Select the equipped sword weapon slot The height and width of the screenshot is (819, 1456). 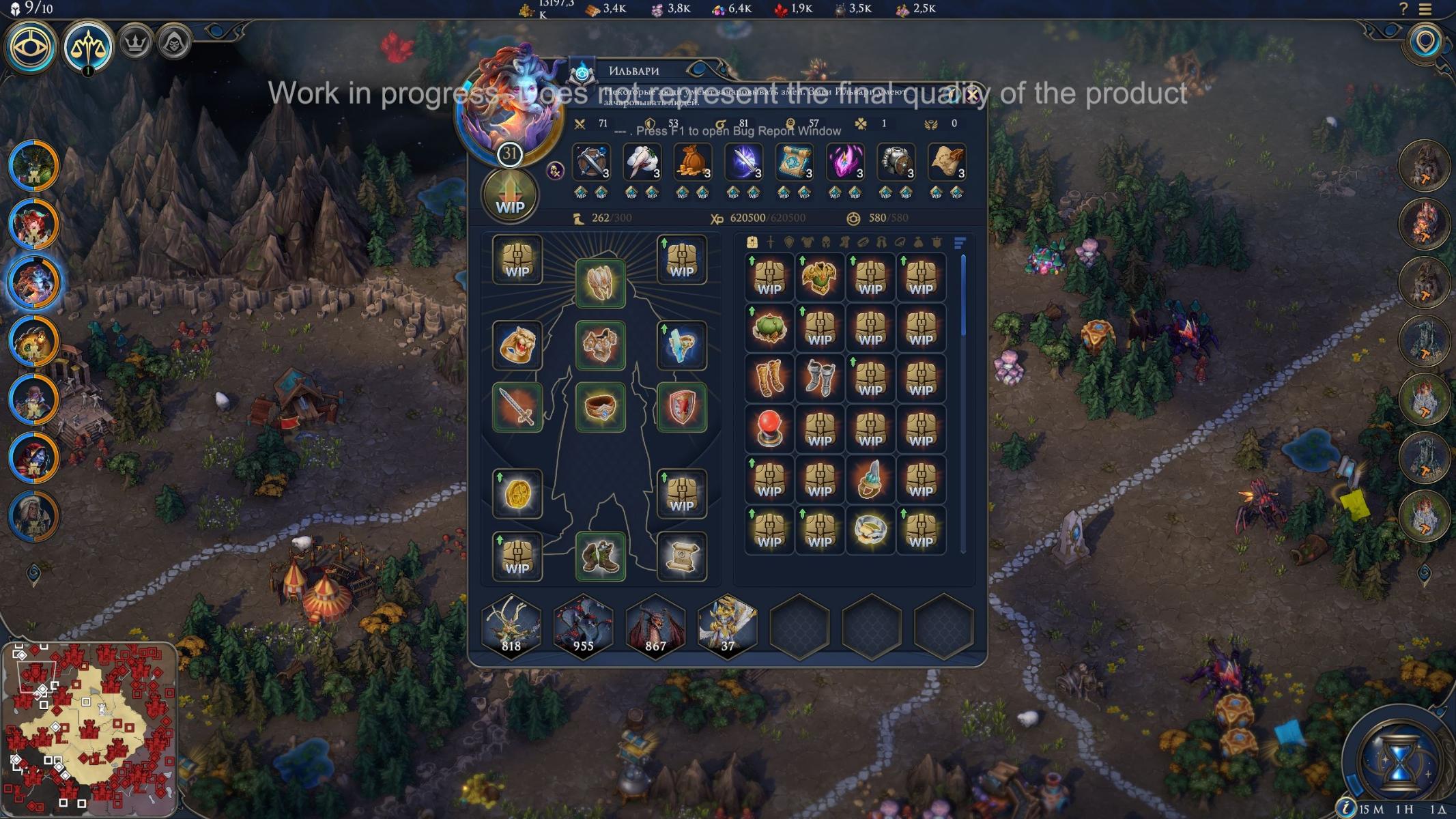tap(517, 407)
